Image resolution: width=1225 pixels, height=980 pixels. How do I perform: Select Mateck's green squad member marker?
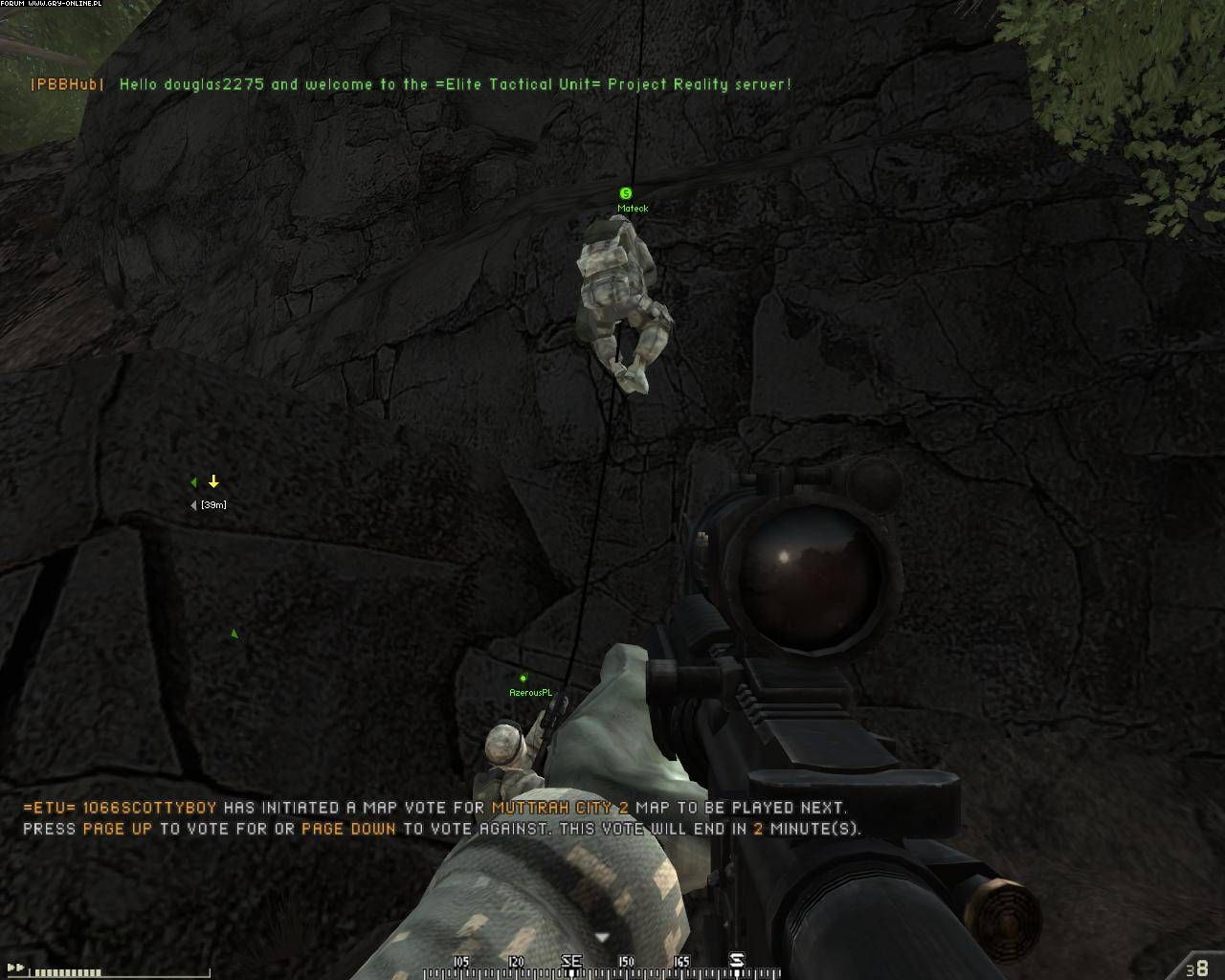626,193
